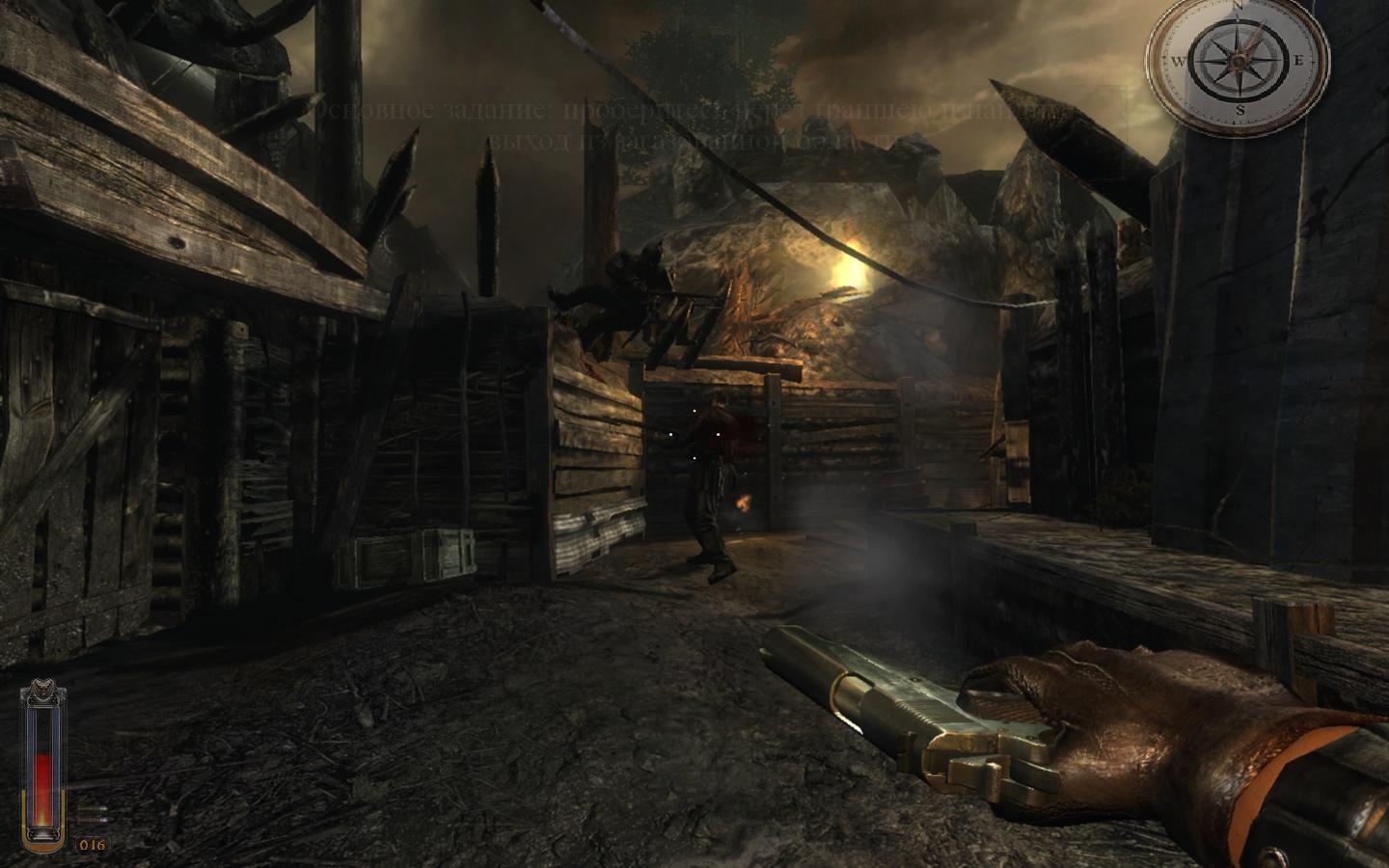Select the faded main objective text
This screenshot has width=1389, height=868.
[690, 125]
